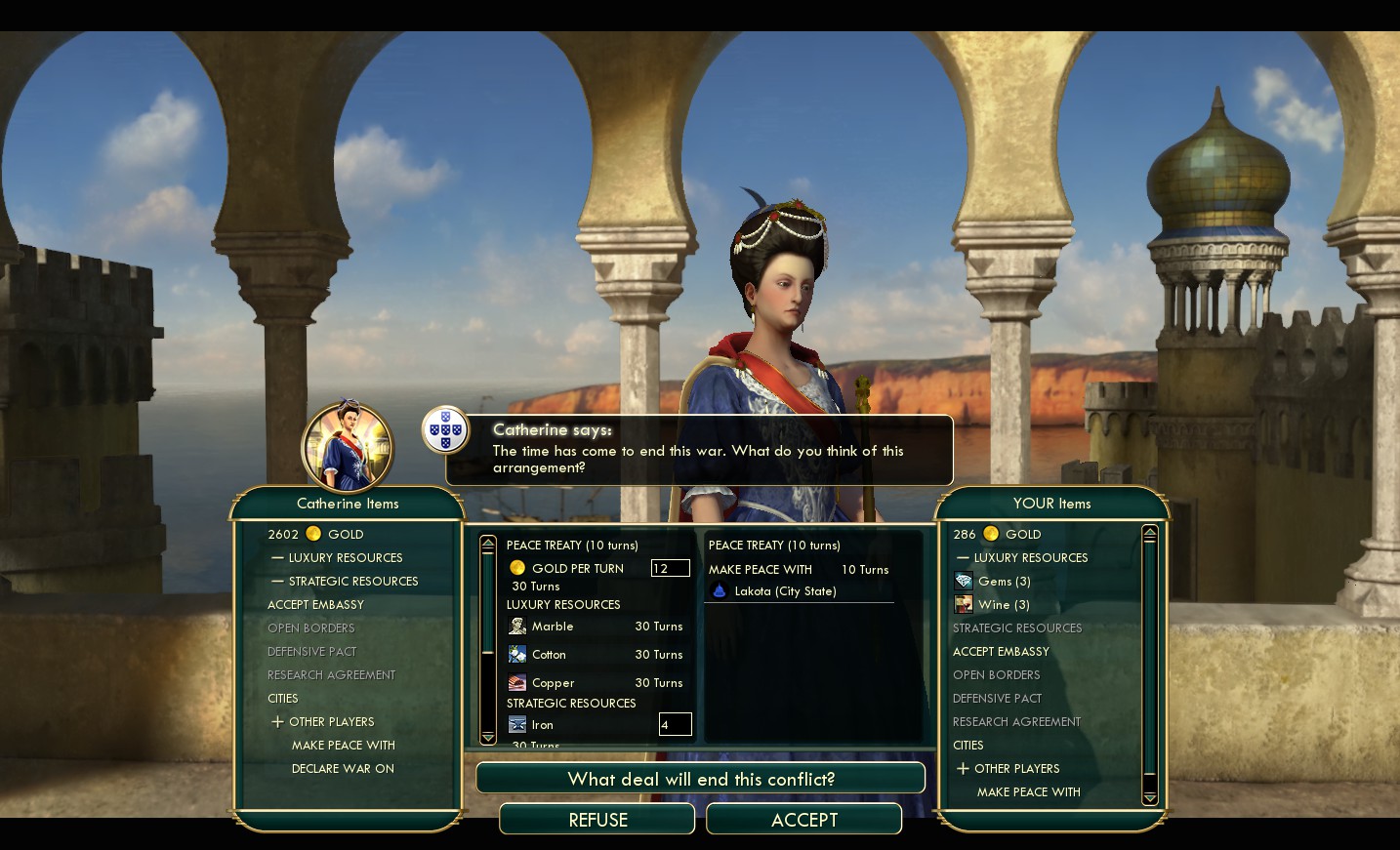Collapse Catherine's Luxury Resources list
Image resolution: width=1400 pixels, height=850 pixels.
tap(345, 558)
